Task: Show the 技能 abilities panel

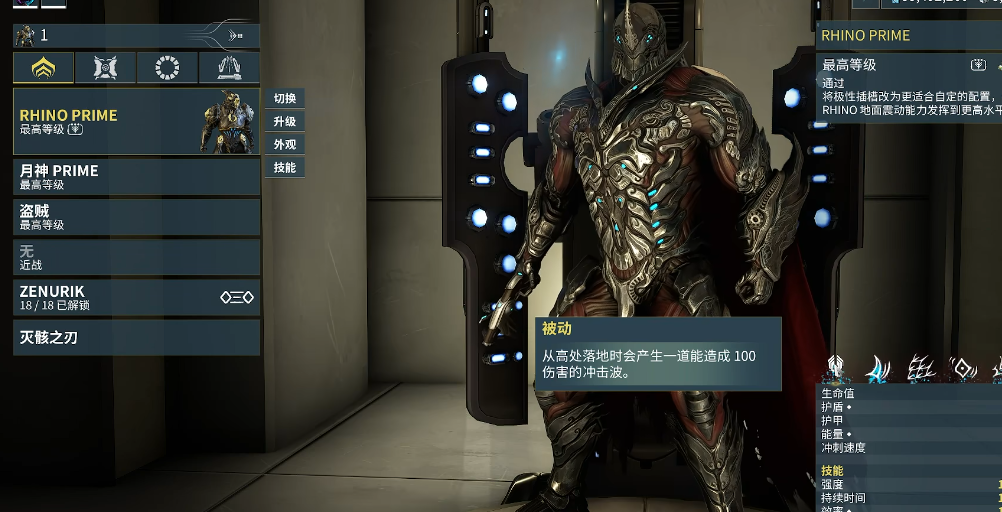Action: (285, 168)
